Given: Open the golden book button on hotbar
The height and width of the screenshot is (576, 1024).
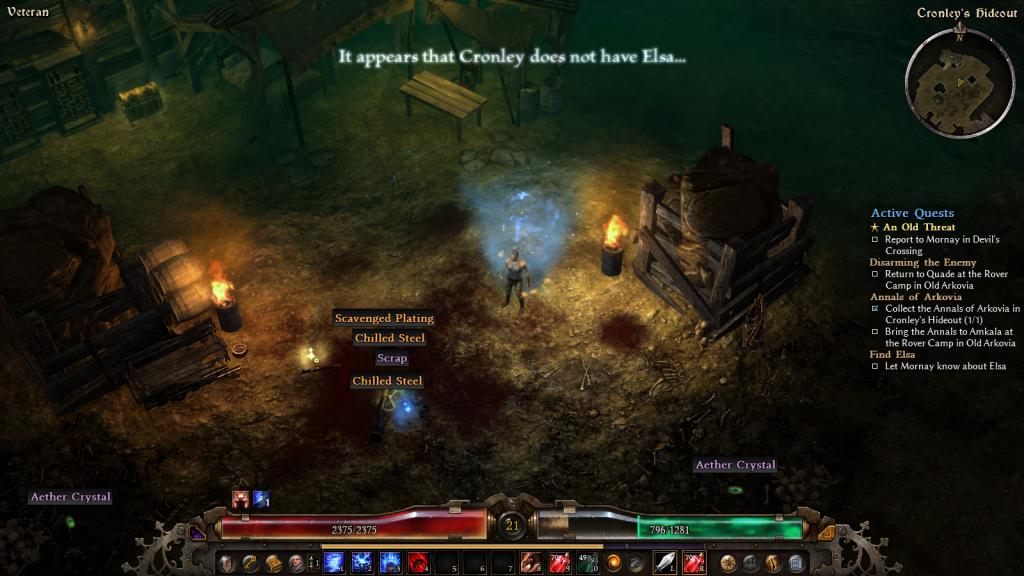Looking at the screenshot, I should [x=273, y=563].
